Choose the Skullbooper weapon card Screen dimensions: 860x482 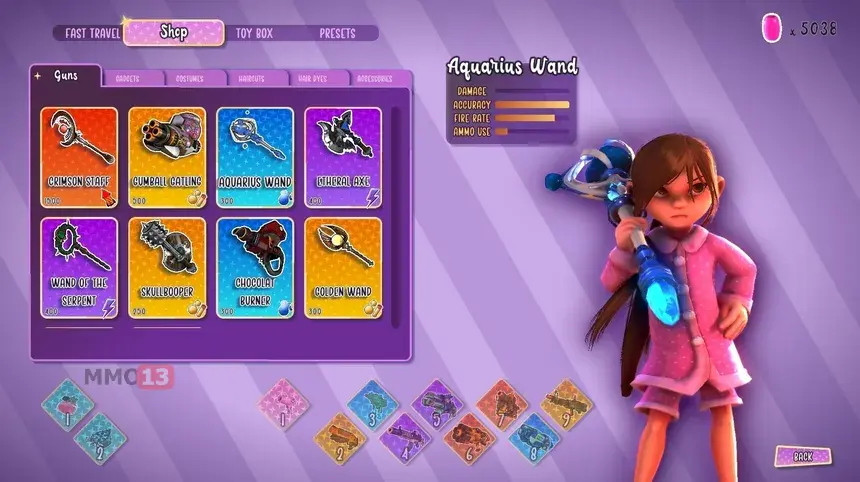point(167,267)
